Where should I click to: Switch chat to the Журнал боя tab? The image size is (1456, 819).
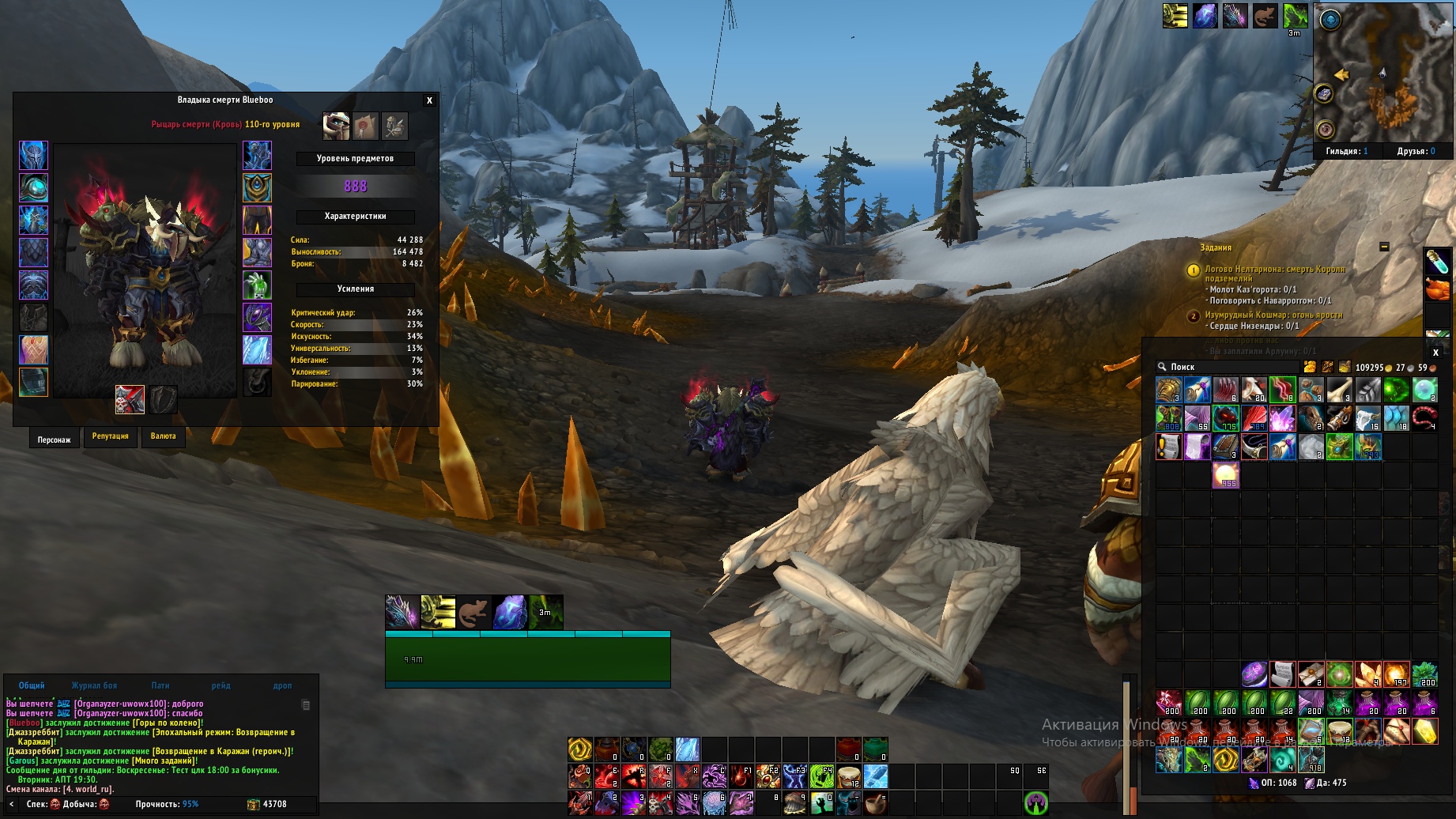coord(94,685)
